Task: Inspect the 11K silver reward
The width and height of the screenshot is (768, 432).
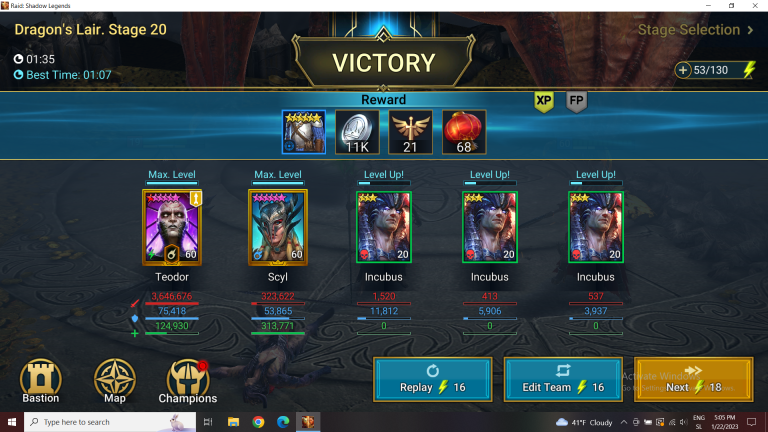Action: 357,132
